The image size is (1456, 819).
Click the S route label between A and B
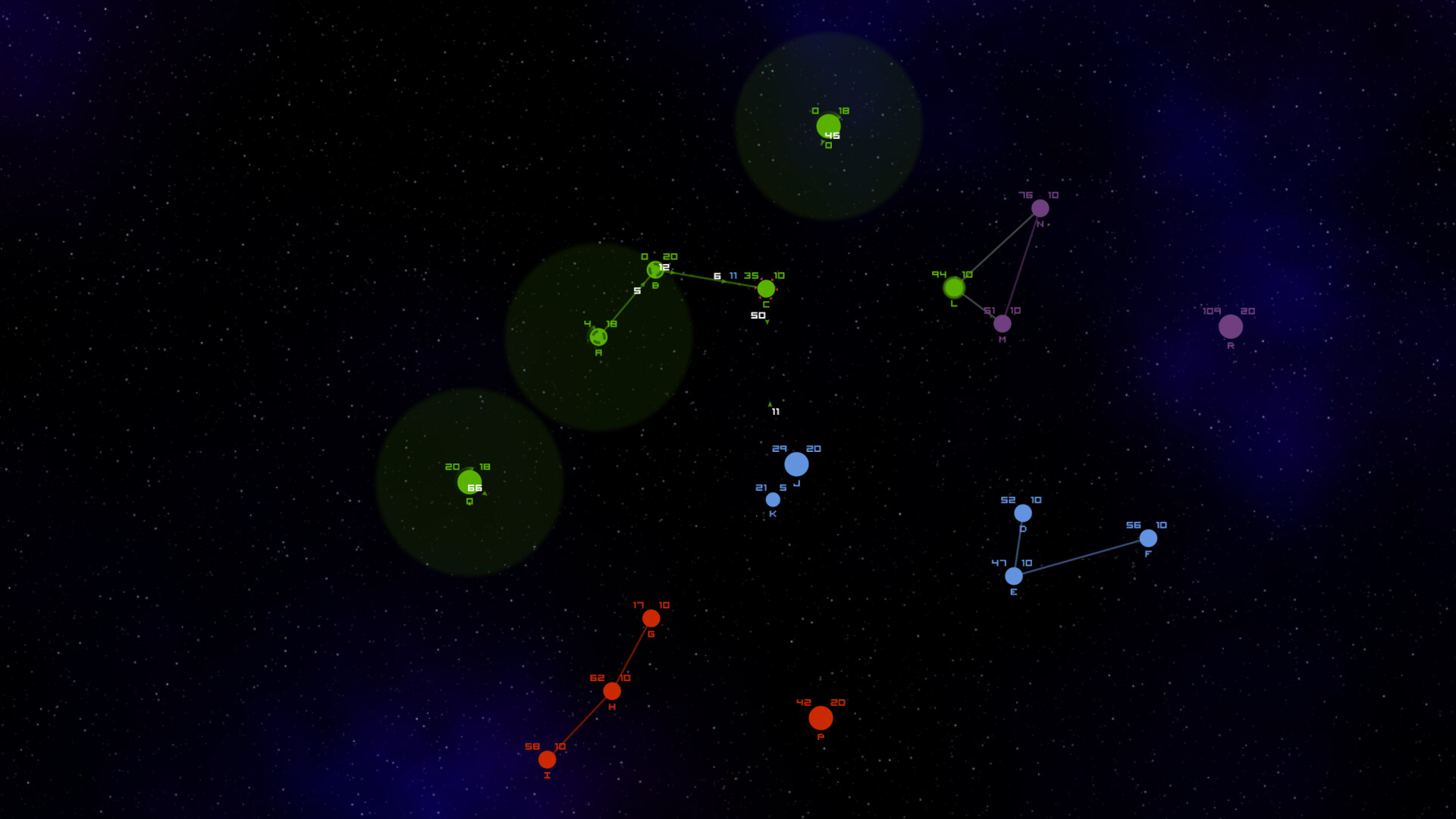pos(638,290)
